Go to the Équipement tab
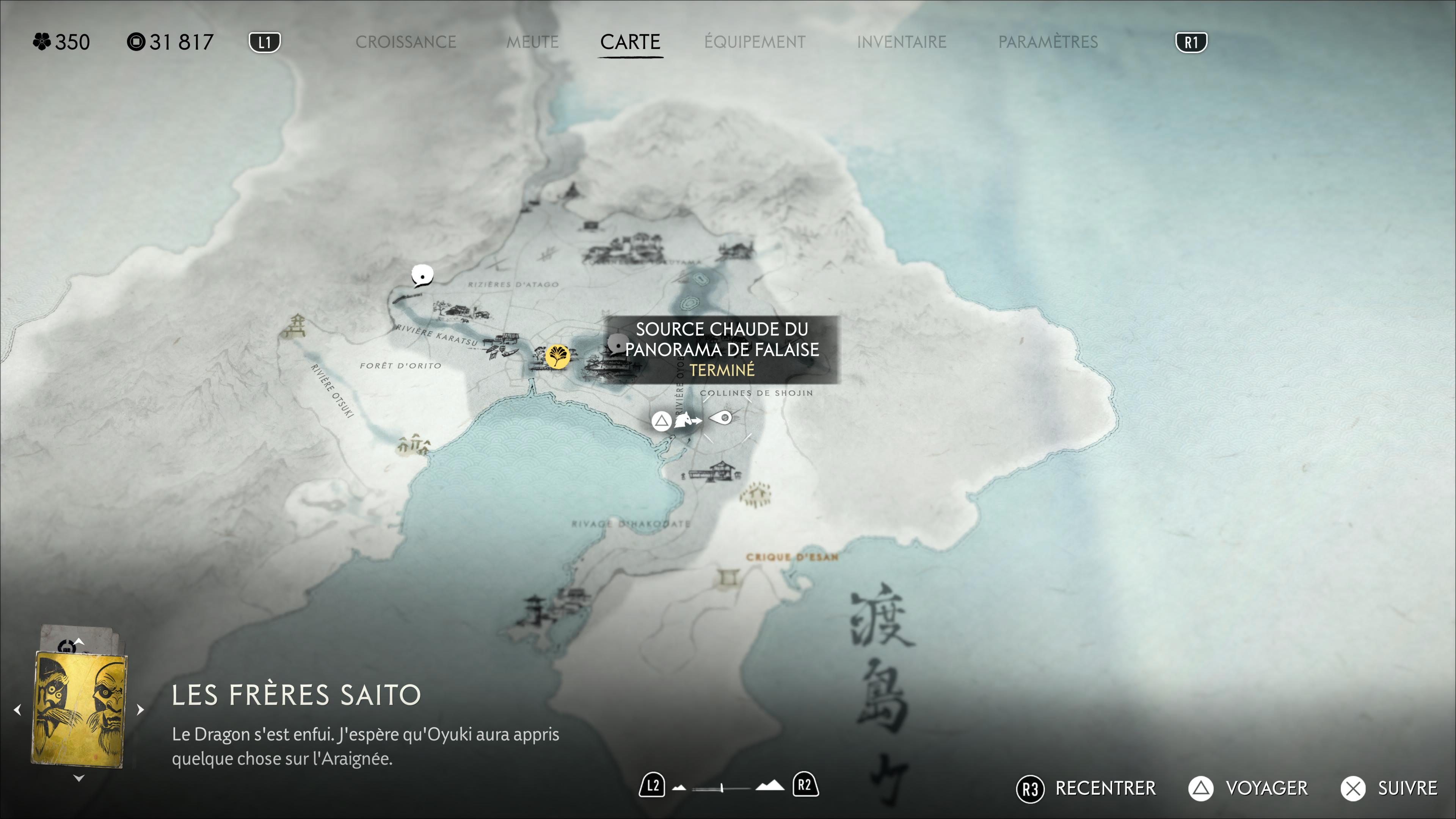Viewport: 1456px width, 819px height. (755, 42)
